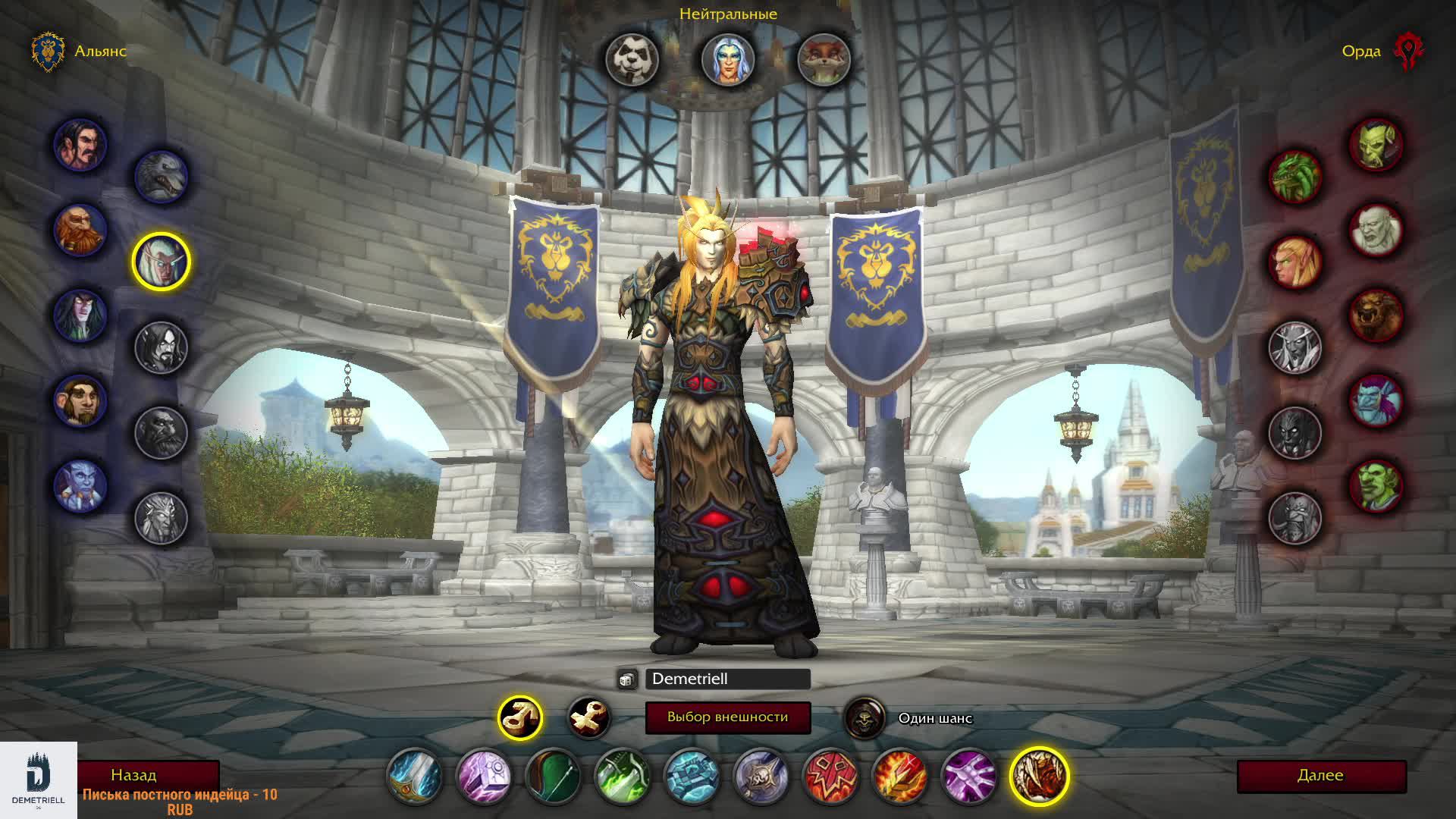
Task: Select the blue Troll race portrait
Action: (x=1376, y=400)
